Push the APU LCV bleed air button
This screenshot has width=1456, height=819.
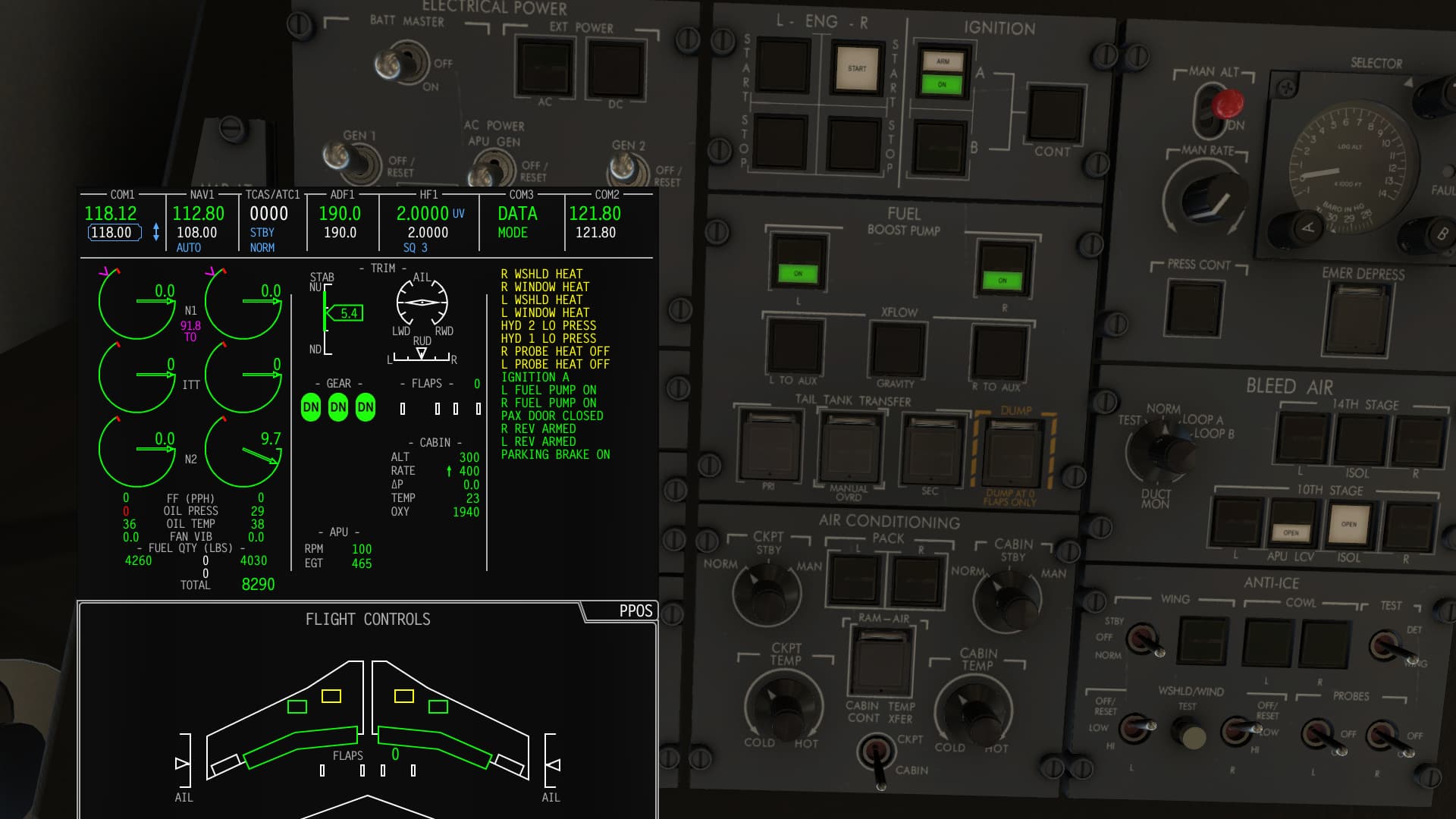[1291, 522]
